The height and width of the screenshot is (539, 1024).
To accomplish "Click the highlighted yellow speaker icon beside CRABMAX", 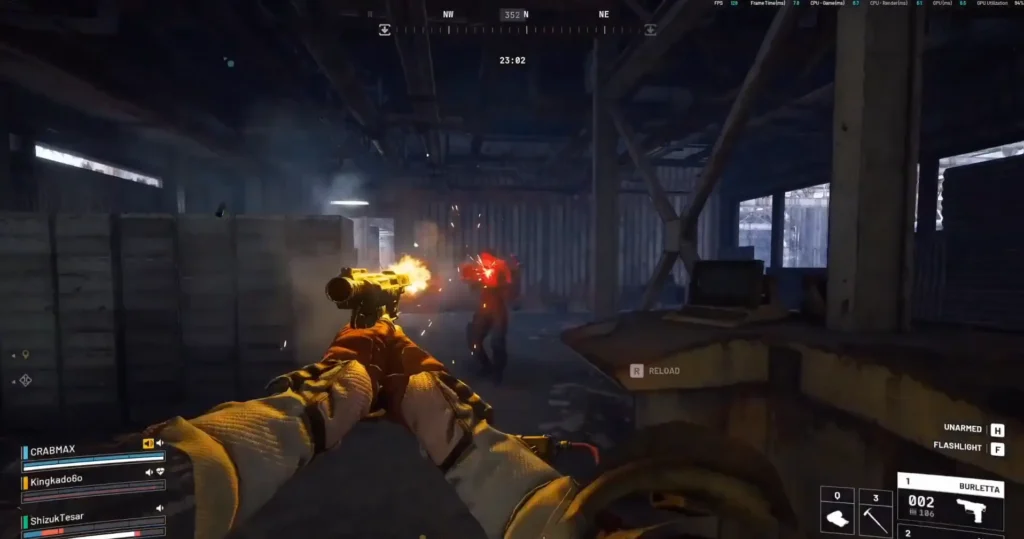I will pyautogui.click(x=148, y=443).
